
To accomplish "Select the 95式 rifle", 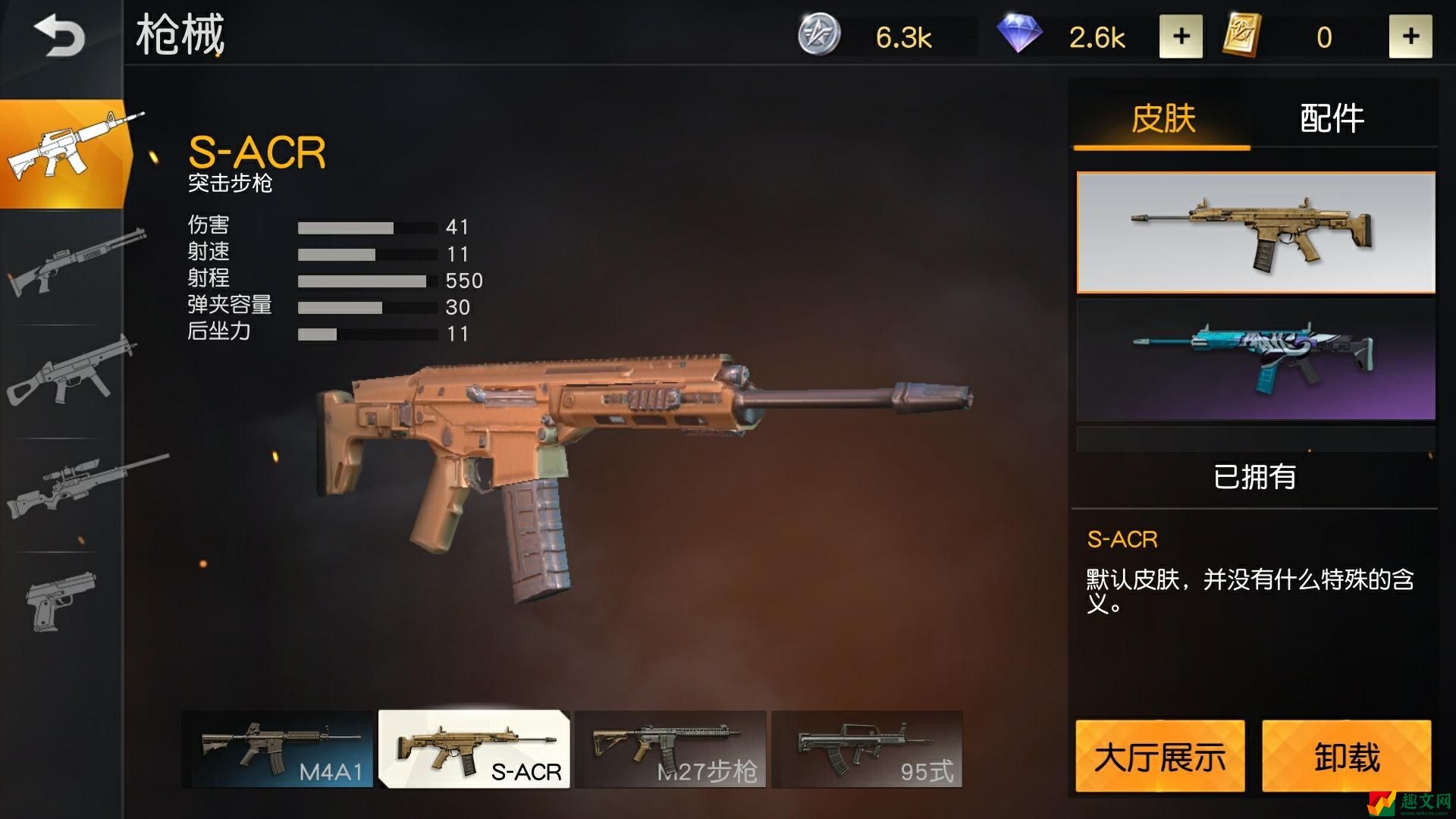I will coord(867,749).
